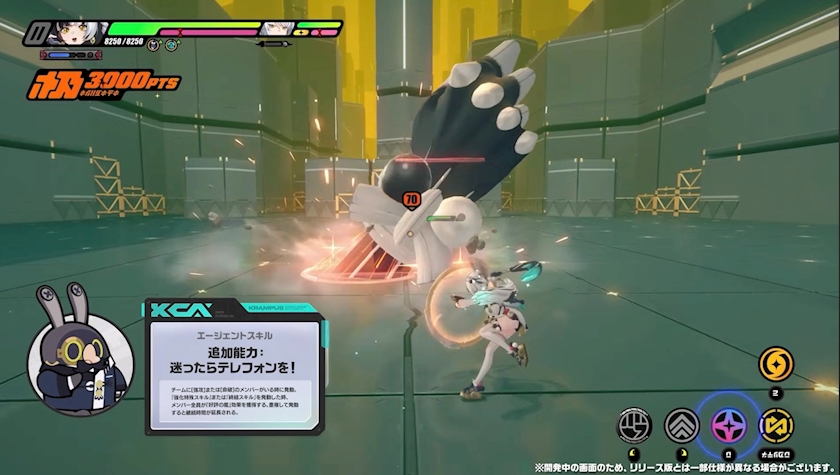Screen dimensions: 840x475
Task: Tap the yellow swap-arrows agent switch icon
Action: (x=775, y=427)
